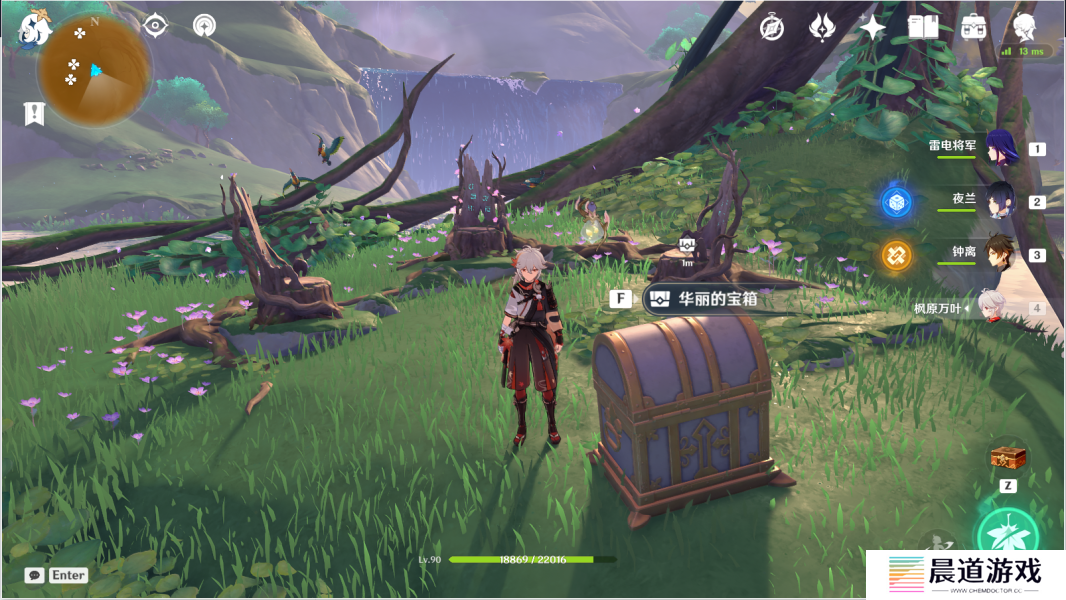Click the orange geo icon beside 钟离
Viewport: 1066px width, 600px height.
pos(896,255)
